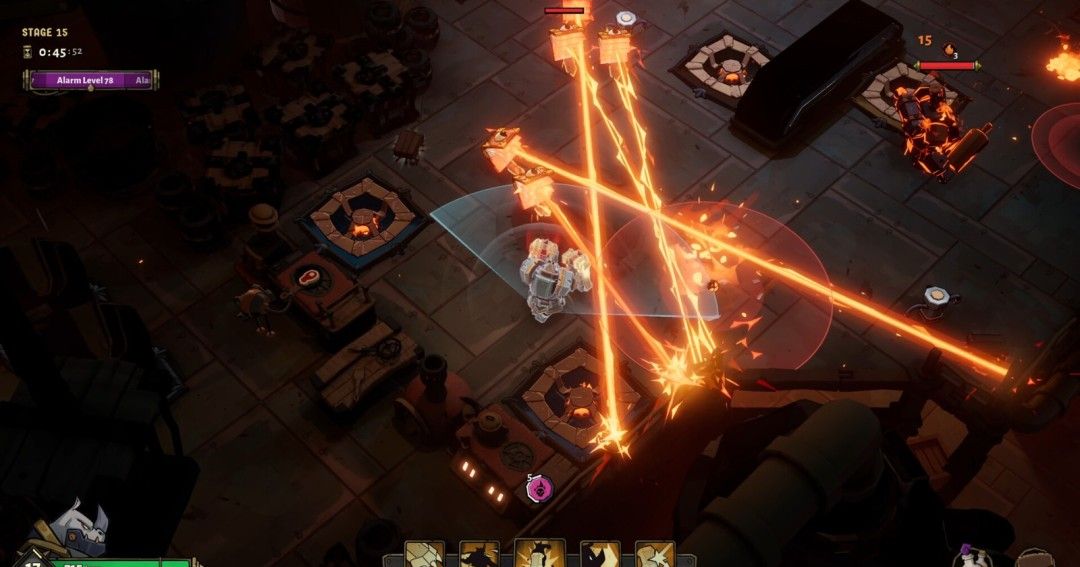1080x567 pixels.
Task: Activate the stone fist ability icon
Action: coord(424,555)
